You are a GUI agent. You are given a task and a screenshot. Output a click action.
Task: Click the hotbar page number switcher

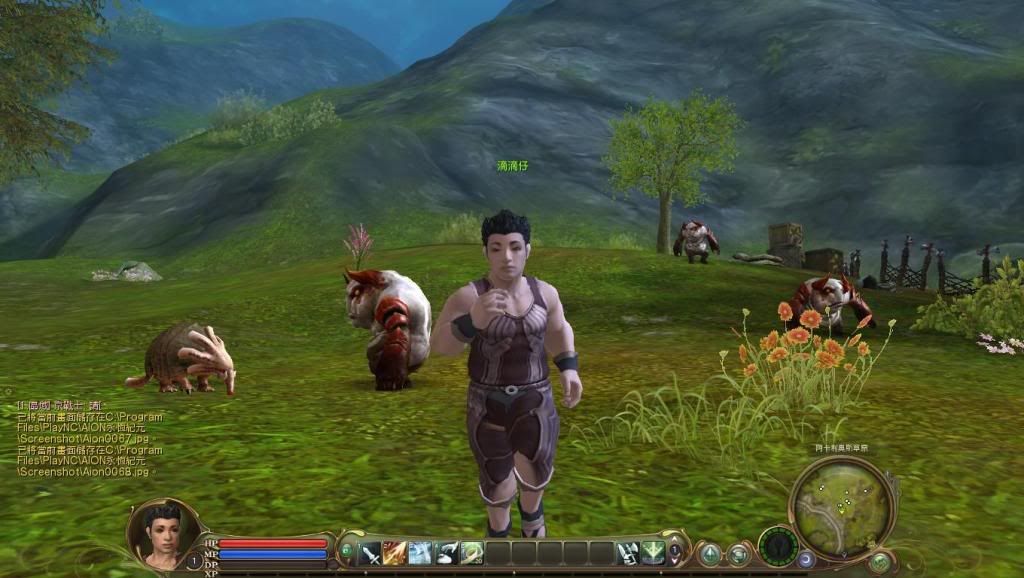pyautogui.click(x=675, y=552)
